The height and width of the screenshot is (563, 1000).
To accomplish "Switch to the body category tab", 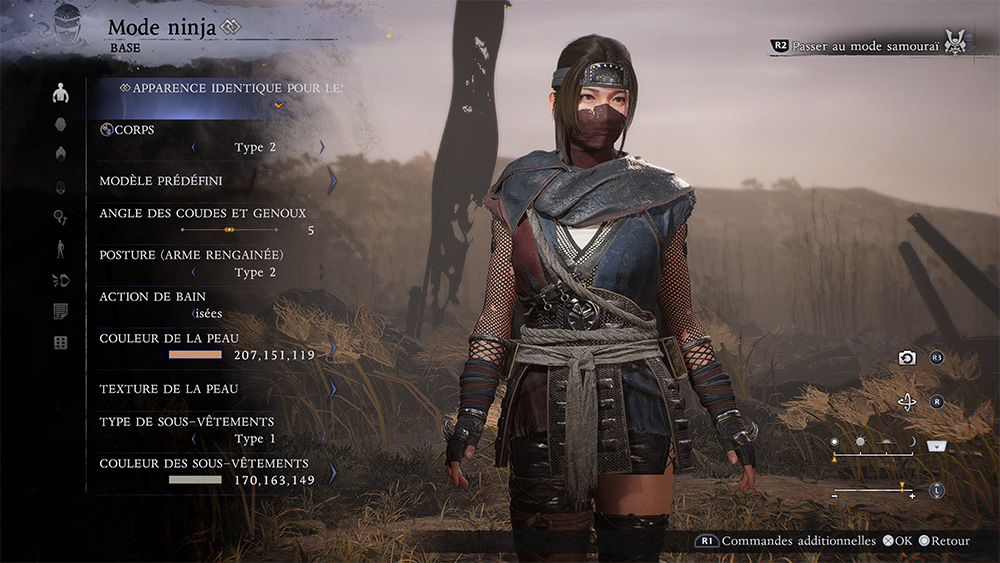I will pyautogui.click(x=61, y=94).
